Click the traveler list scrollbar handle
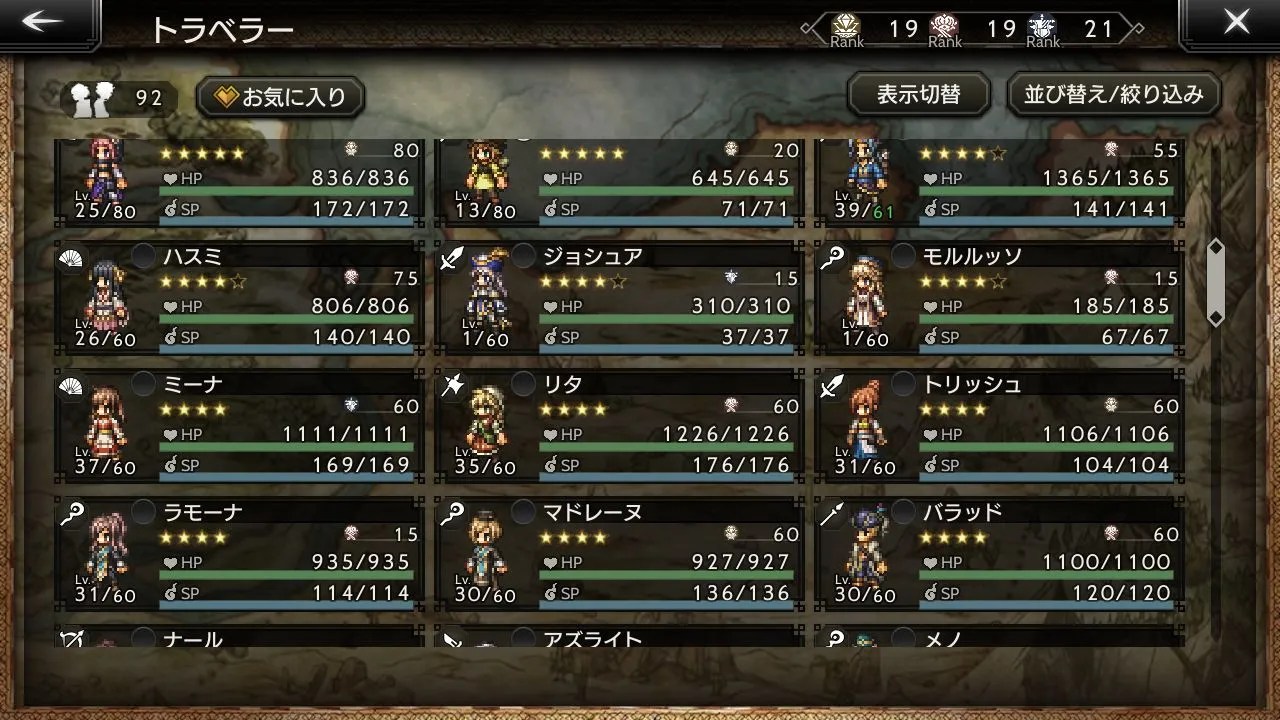 [1216, 283]
